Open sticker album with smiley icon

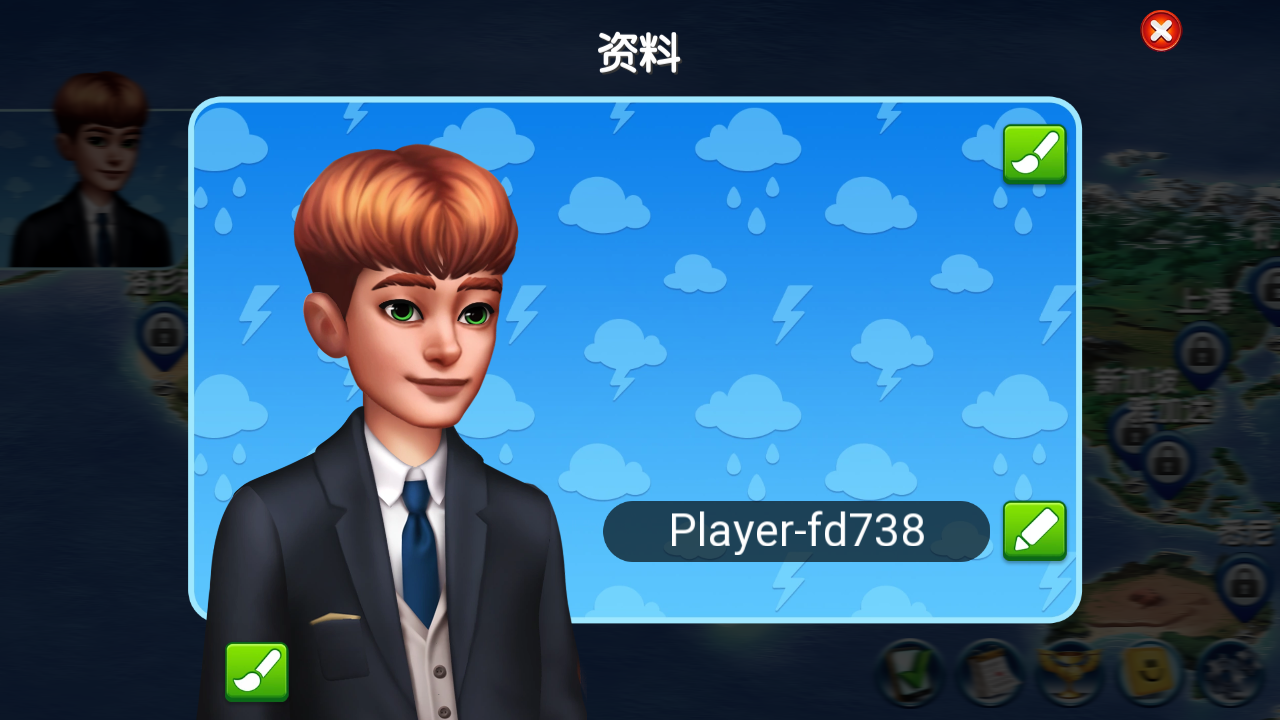point(1151,668)
